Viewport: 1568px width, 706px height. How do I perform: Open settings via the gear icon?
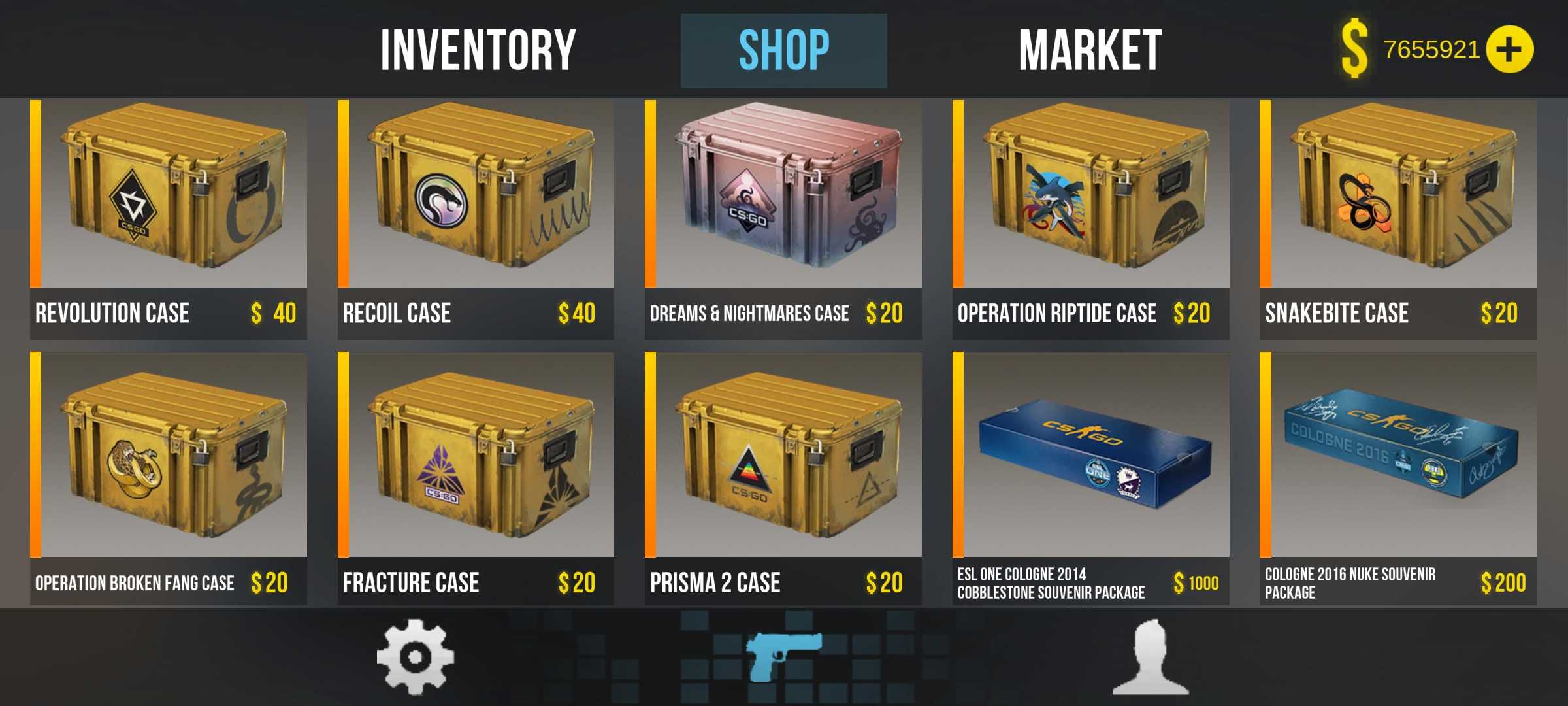coord(415,656)
